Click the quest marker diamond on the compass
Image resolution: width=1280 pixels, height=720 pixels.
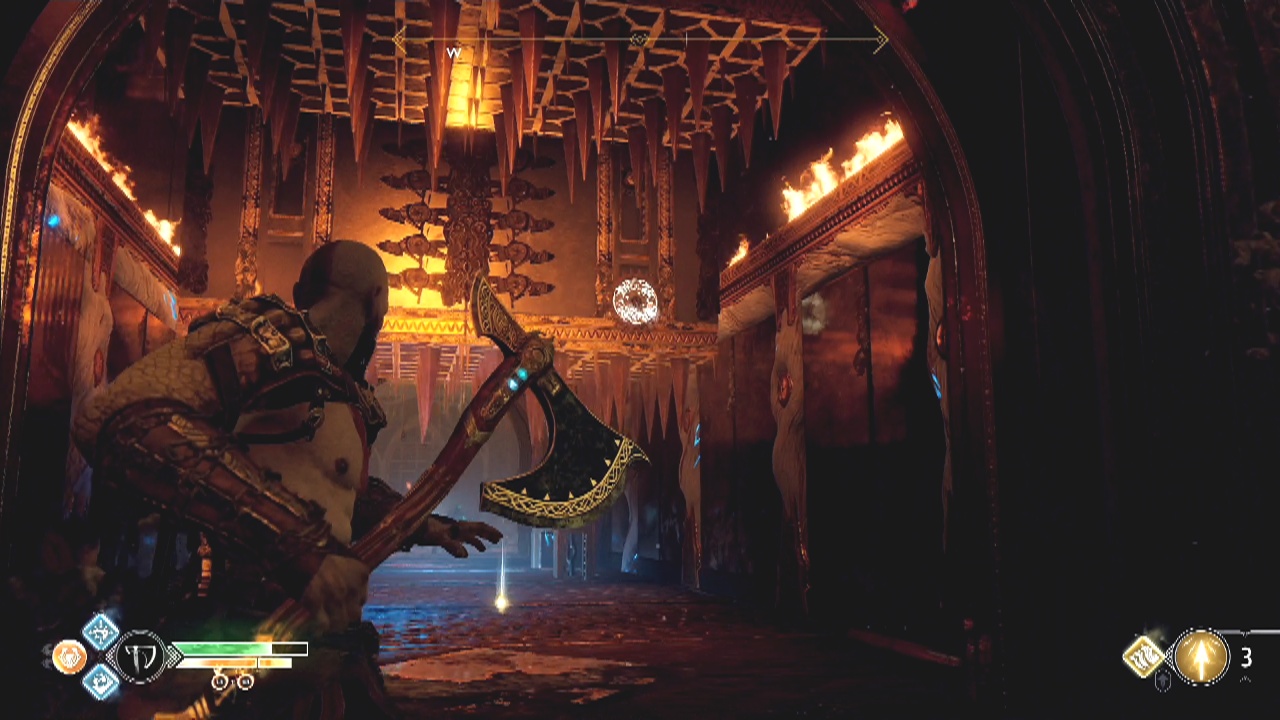coord(640,38)
